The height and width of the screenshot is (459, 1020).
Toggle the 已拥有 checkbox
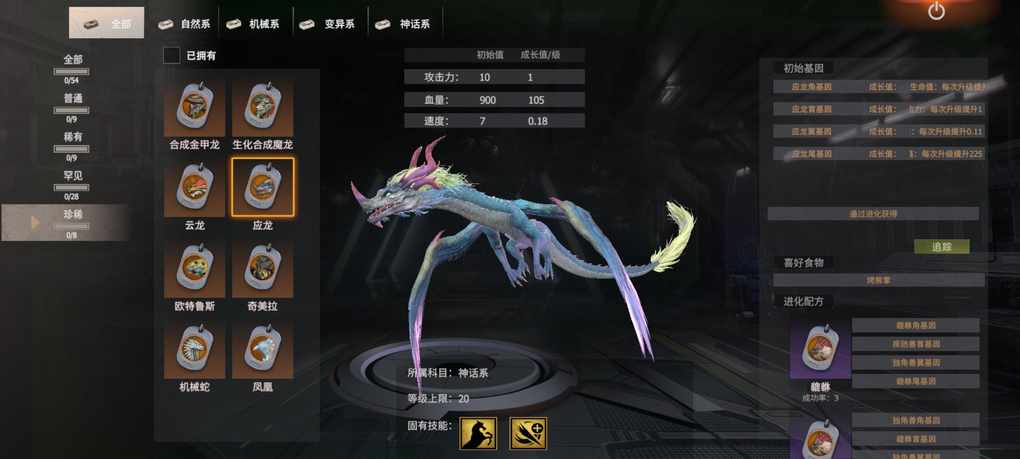tap(172, 55)
